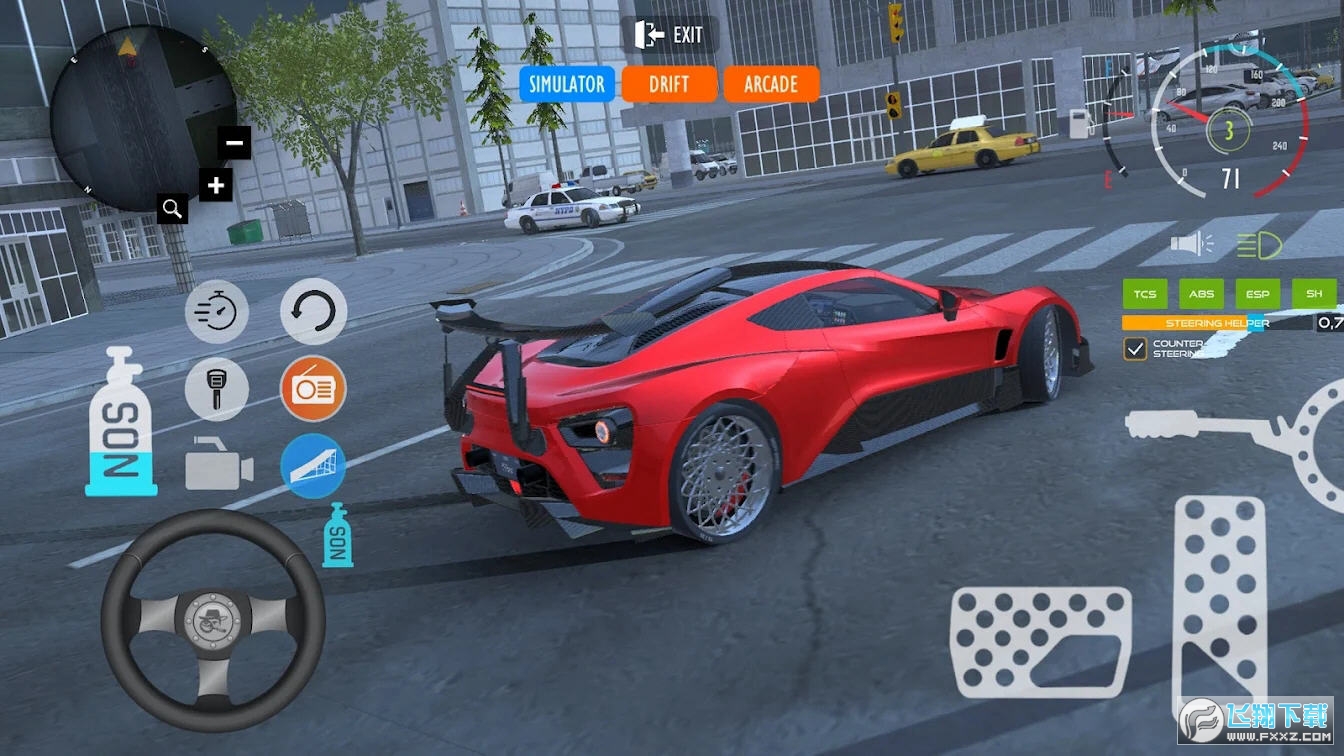
Task: Activate the blue windshield wiper button
Action: [313, 466]
